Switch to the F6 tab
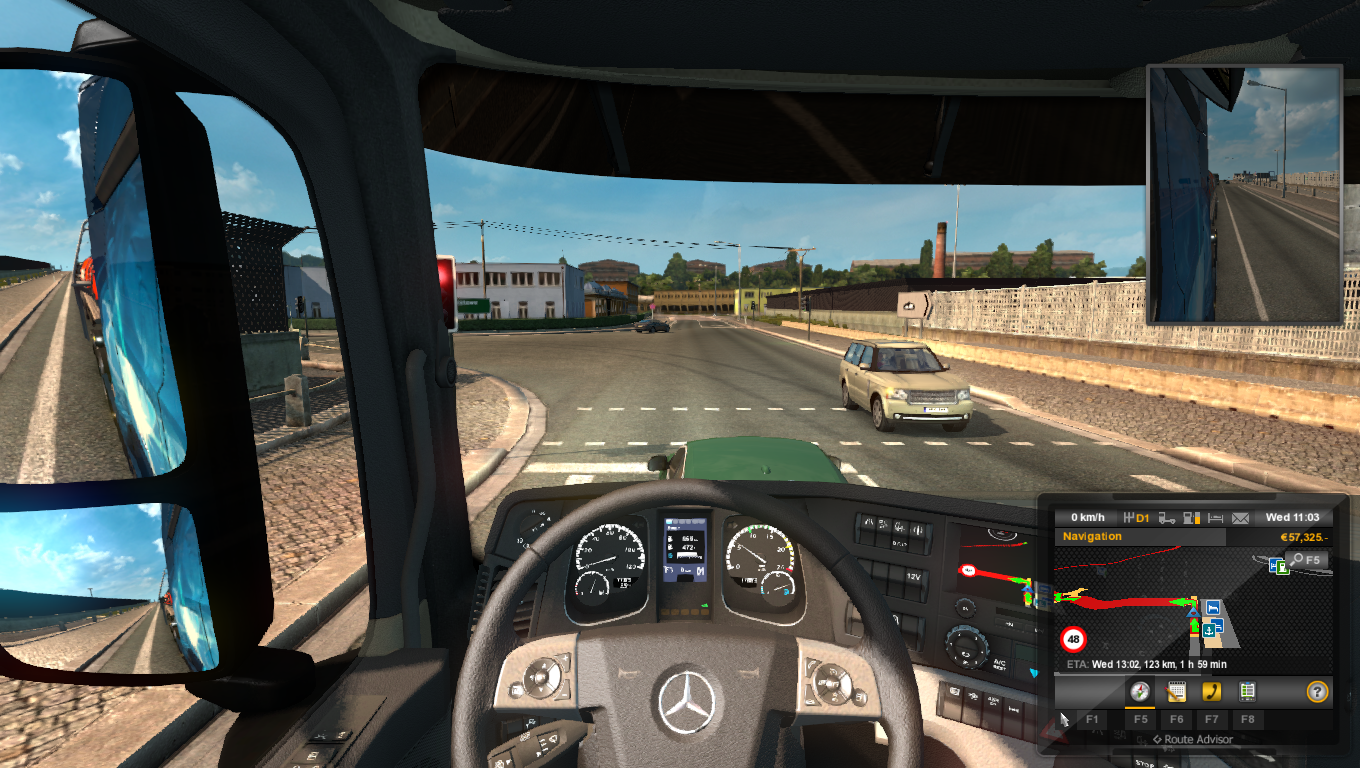Image resolution: width=1360 pixels, height=768 pixels. click(x=1177, y=720)
